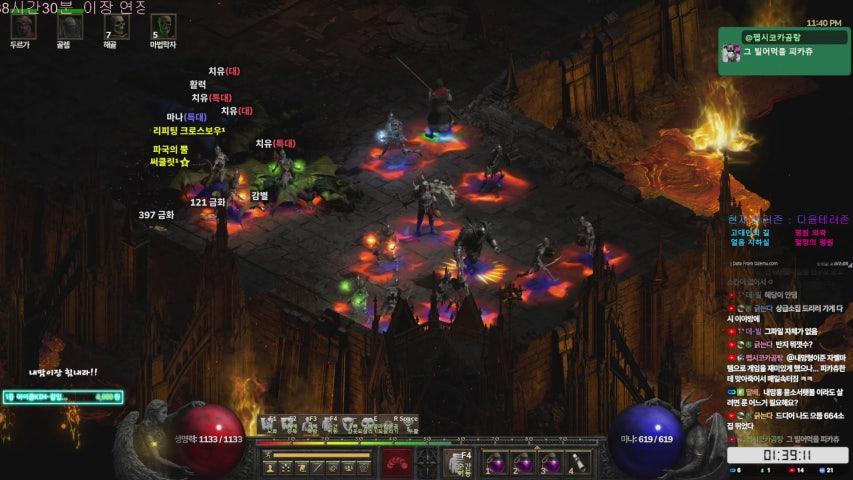Use the white item in belt slot 4

click(576, 464)
